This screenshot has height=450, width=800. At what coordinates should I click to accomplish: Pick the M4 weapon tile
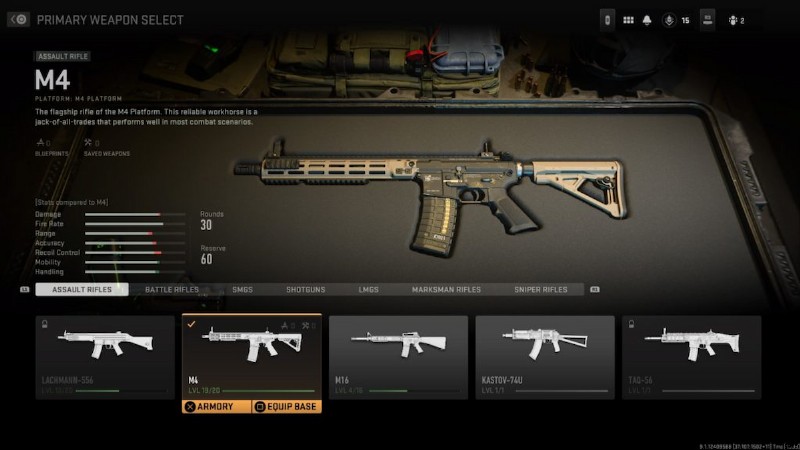point(251,356)
